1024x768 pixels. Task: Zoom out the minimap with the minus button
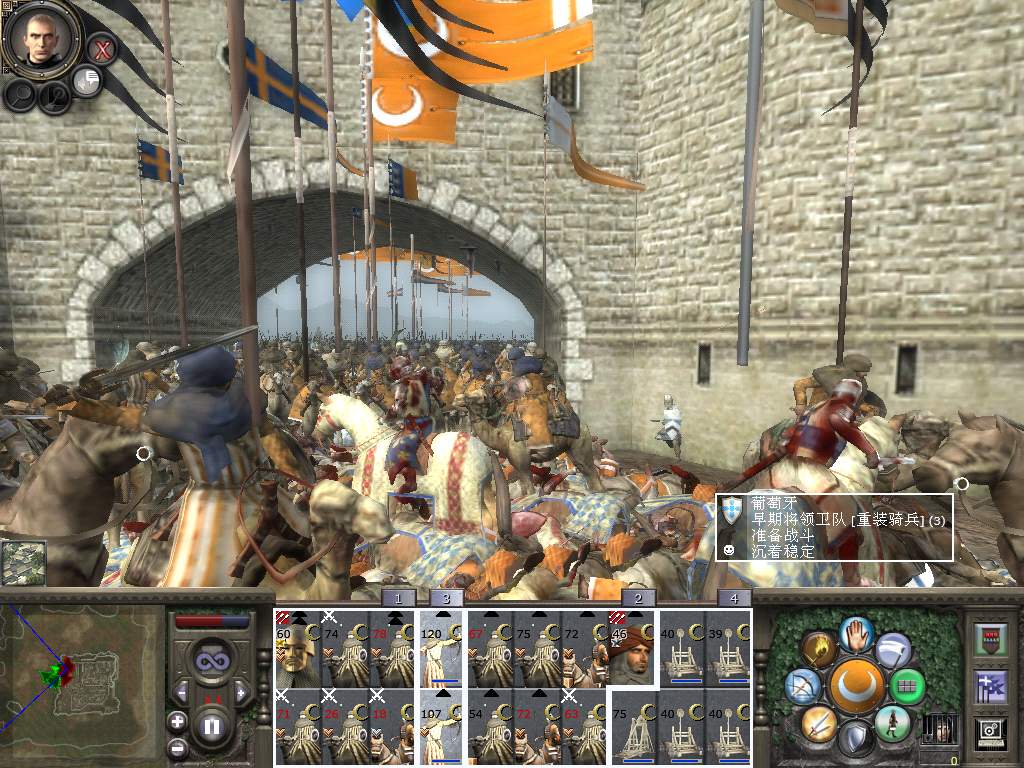click(177, 747)
